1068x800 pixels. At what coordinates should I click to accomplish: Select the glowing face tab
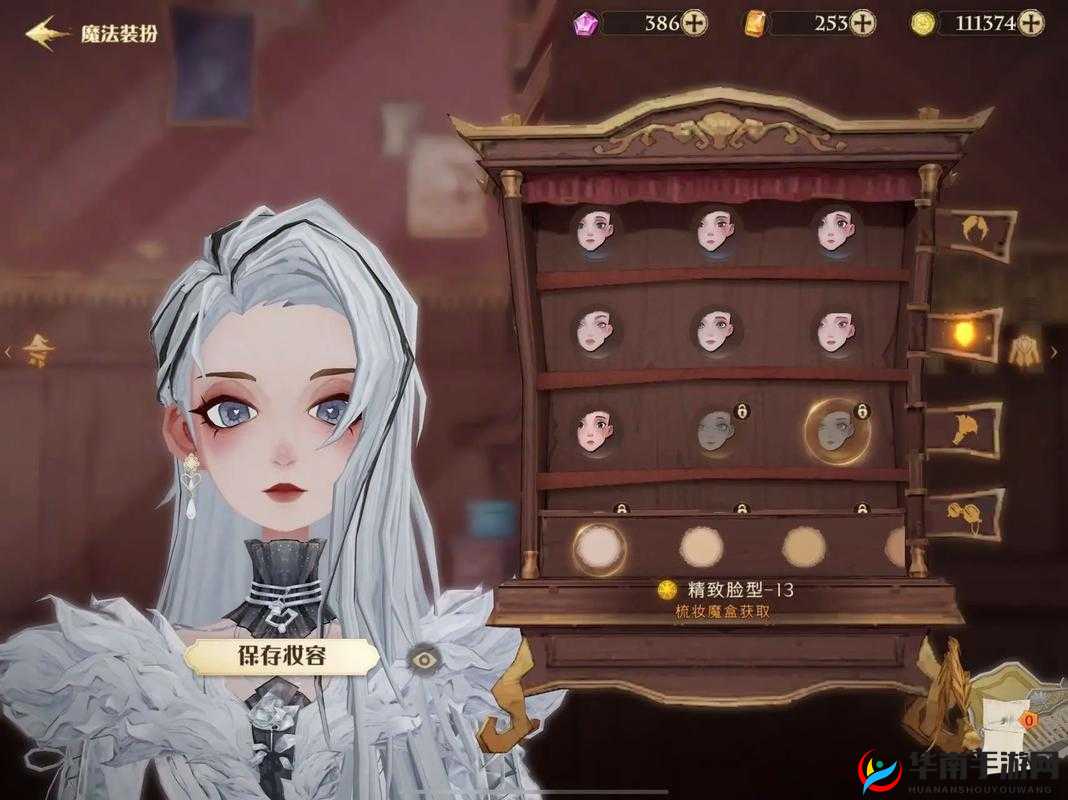click(x=964, y=332)
